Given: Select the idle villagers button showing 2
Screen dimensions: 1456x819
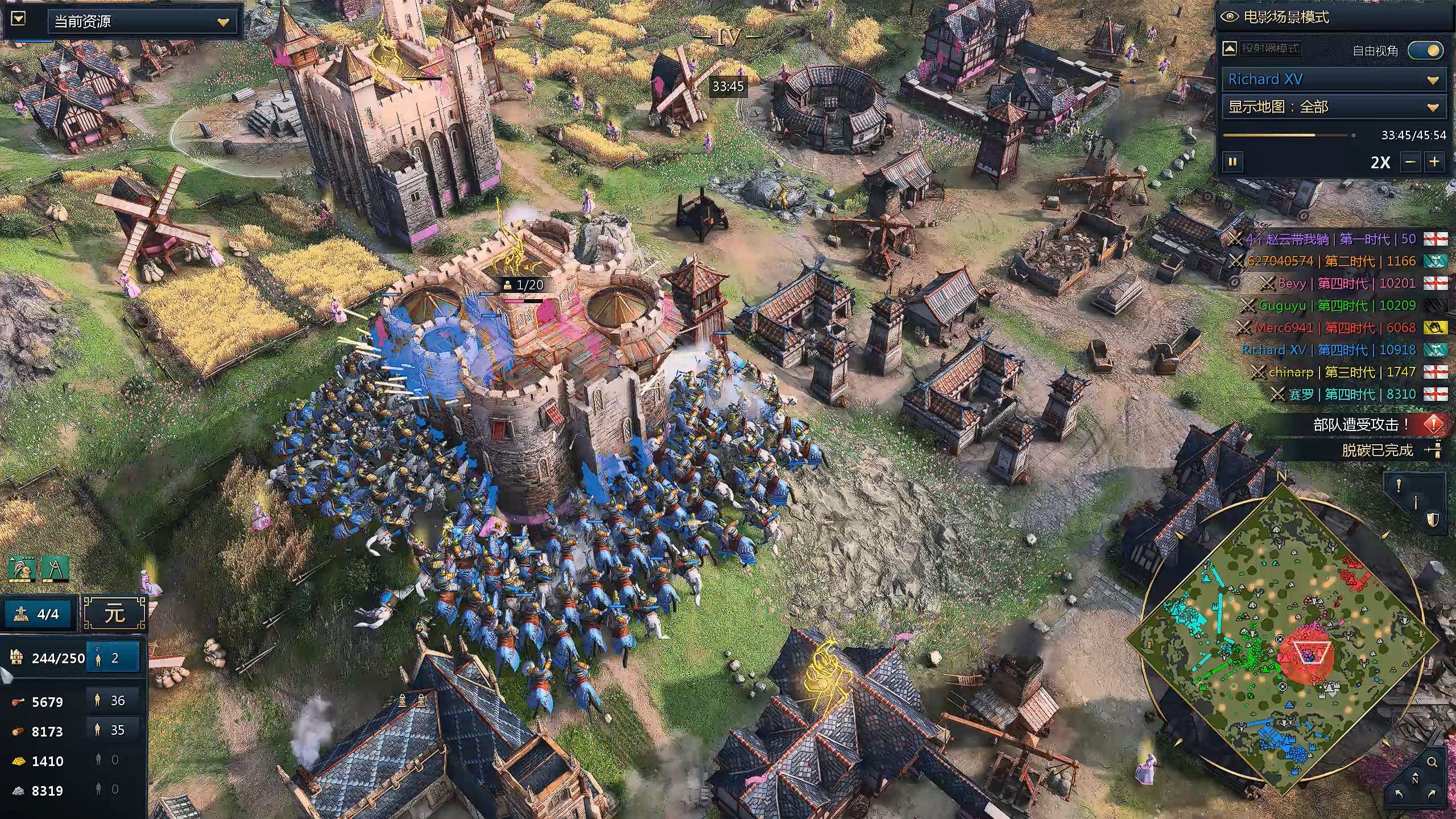Looking at the screenshot, I should (x=113, y=658).
